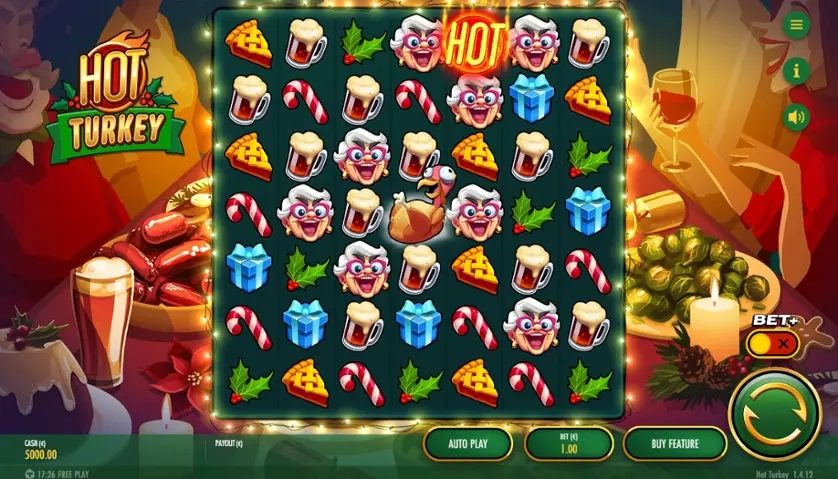Spin the reels with the green button
The width and height of the screenshot is (838, 479).
(x=774, y=412)
